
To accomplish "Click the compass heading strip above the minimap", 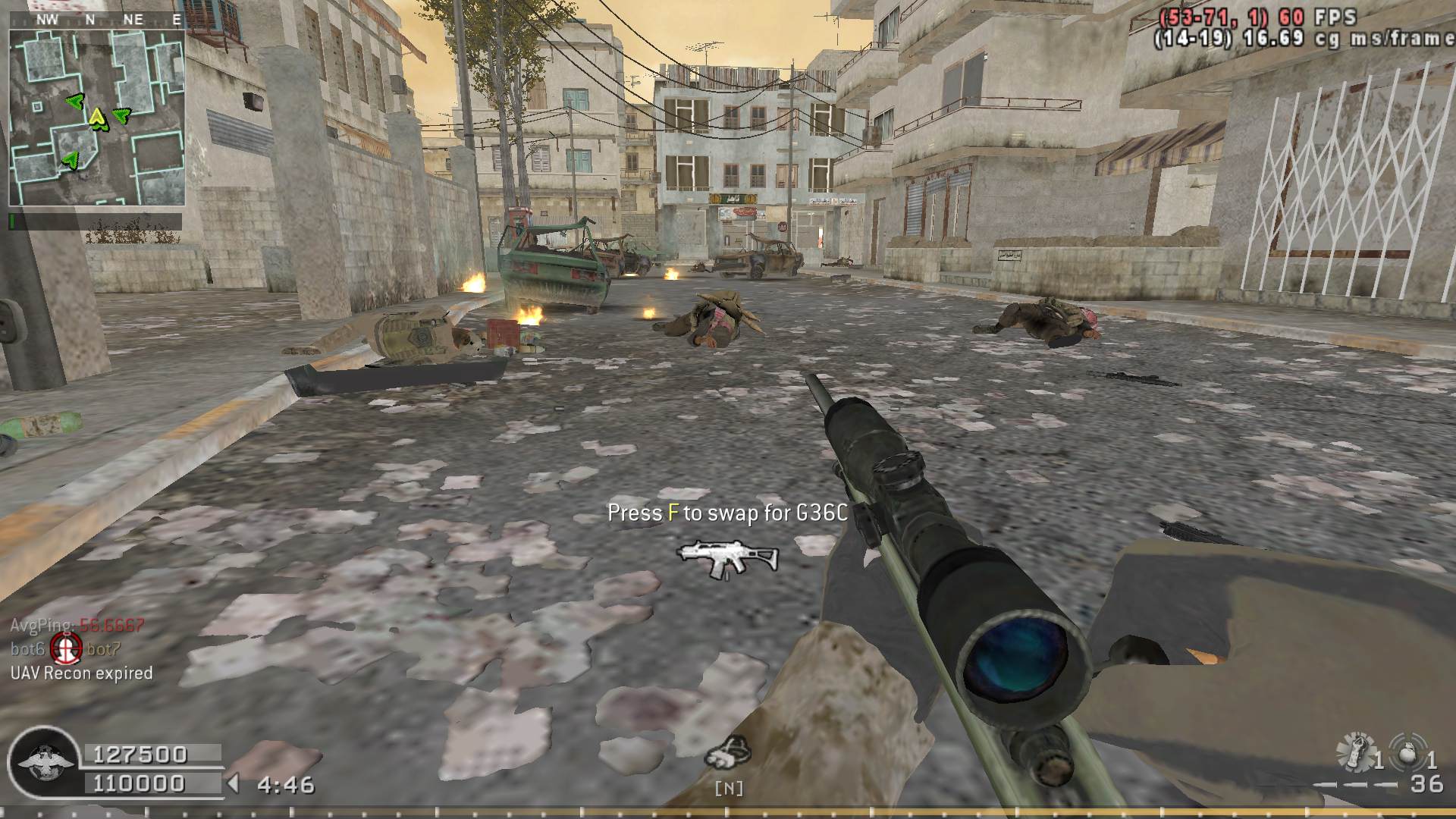I will point(97,20).
